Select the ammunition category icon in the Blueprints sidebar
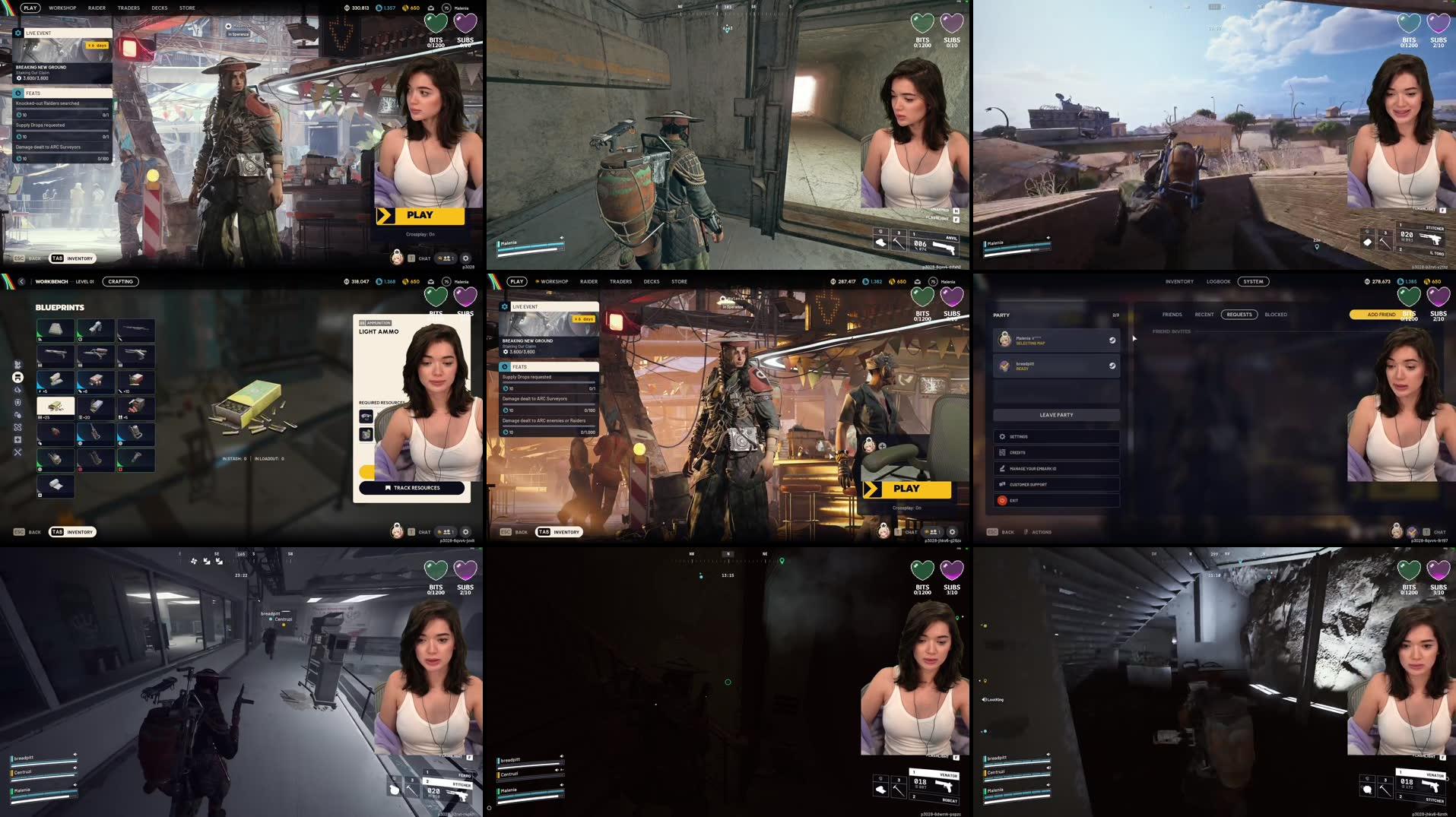Screen dimensions: 1456x817 (18, 378)
